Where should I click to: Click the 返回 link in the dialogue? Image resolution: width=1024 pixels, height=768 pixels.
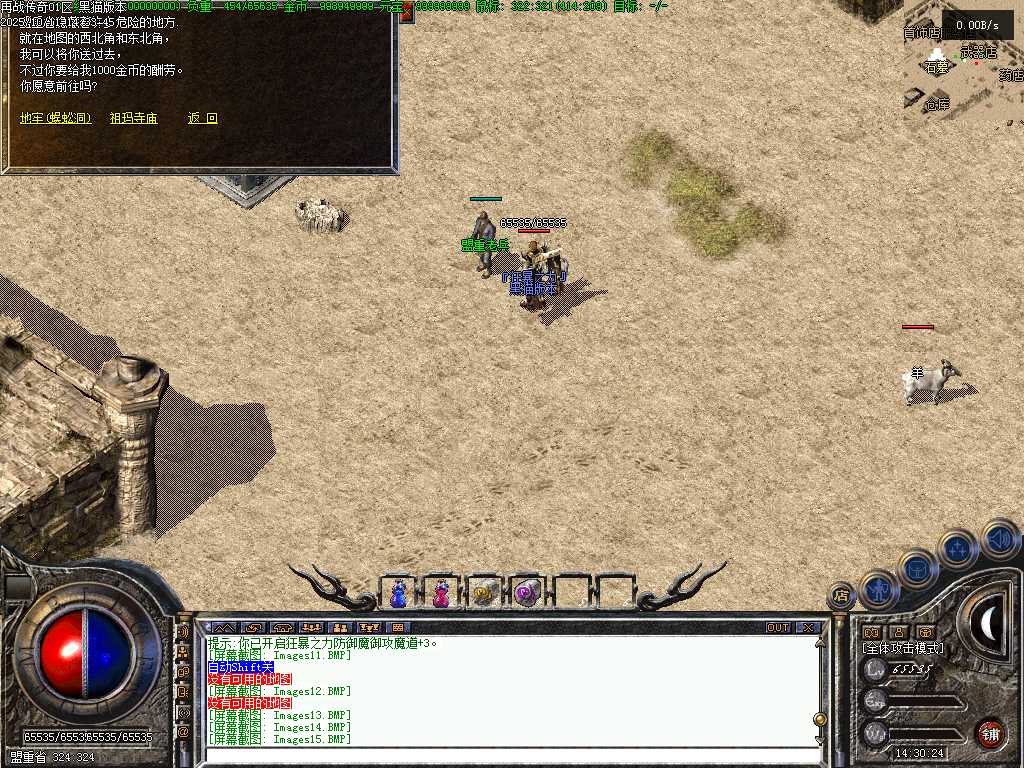pyautogui.click(x=202, y=118)
